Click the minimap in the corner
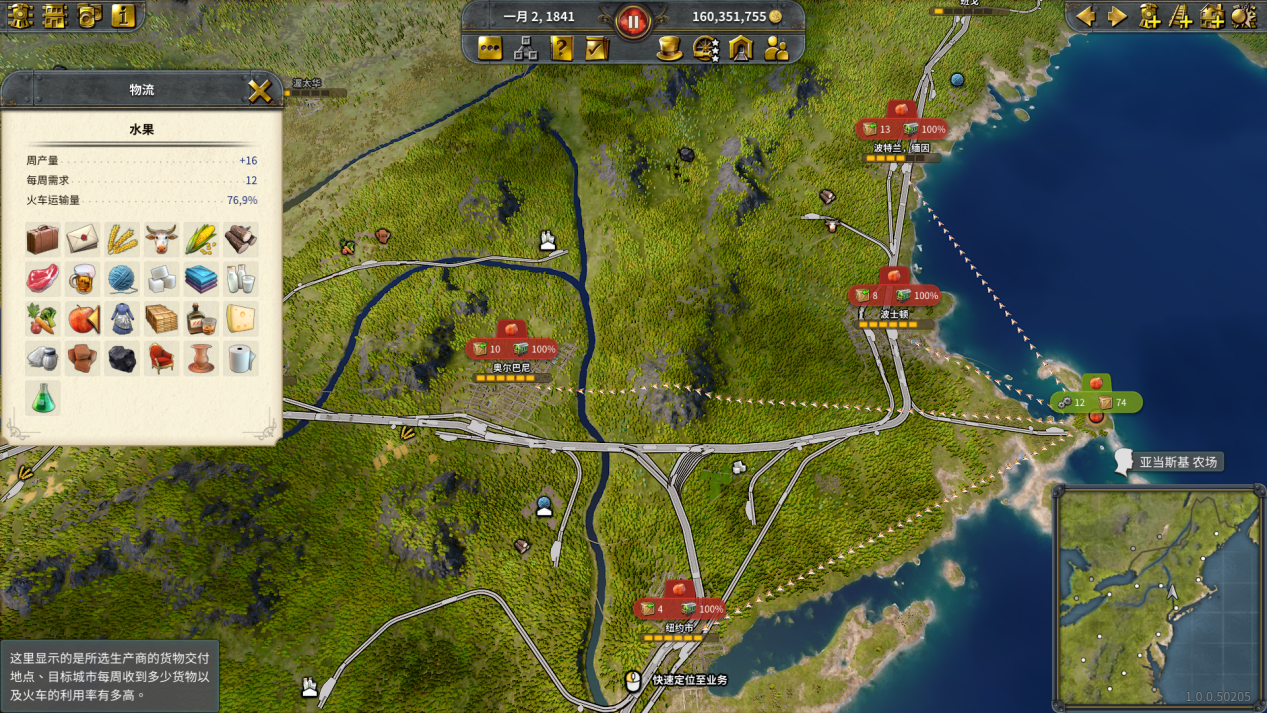Image resolution: width=1267 pixels, height=713 pixels. [1157, 595]
